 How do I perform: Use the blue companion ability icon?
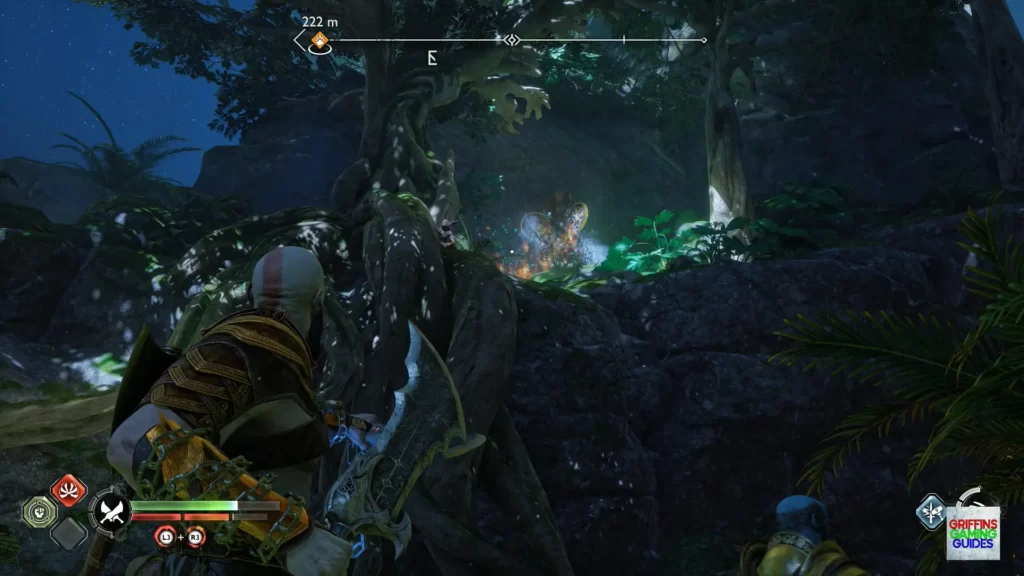pyautogui.click(x=931, y=511)
